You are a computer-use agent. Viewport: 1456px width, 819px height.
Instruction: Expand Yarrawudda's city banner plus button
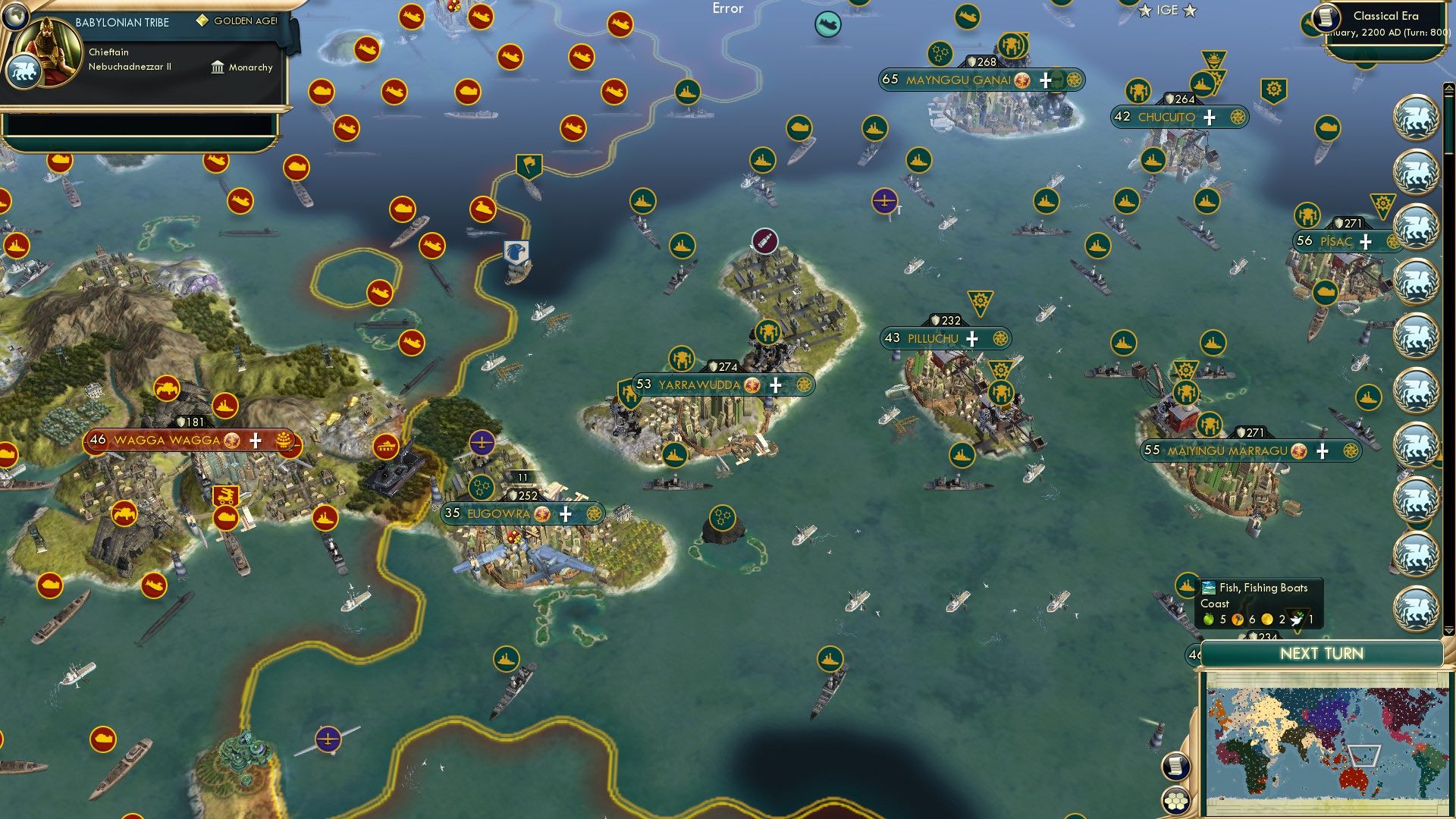point(775,385)
